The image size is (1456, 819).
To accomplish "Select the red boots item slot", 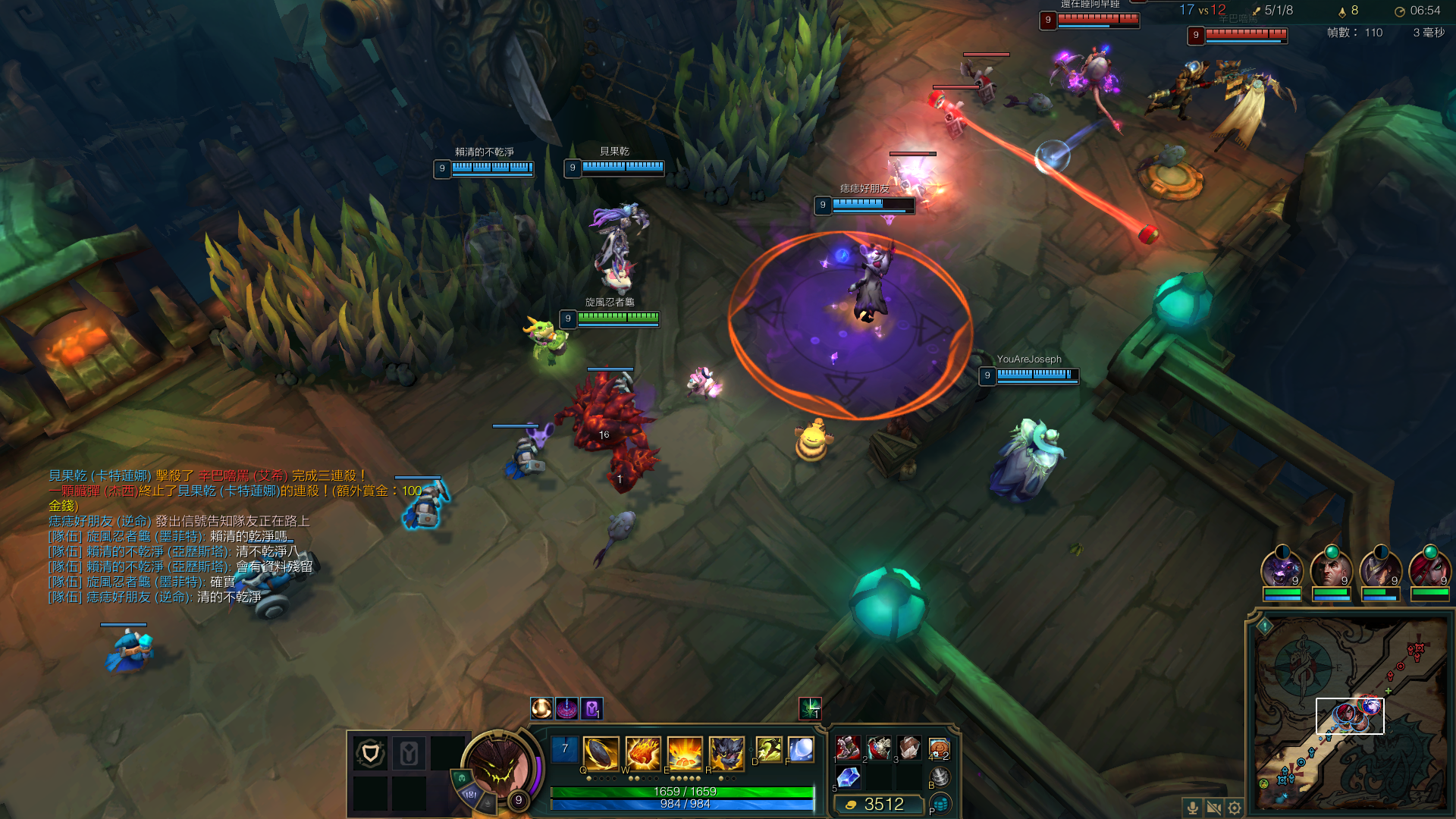I will click(848, 748).
